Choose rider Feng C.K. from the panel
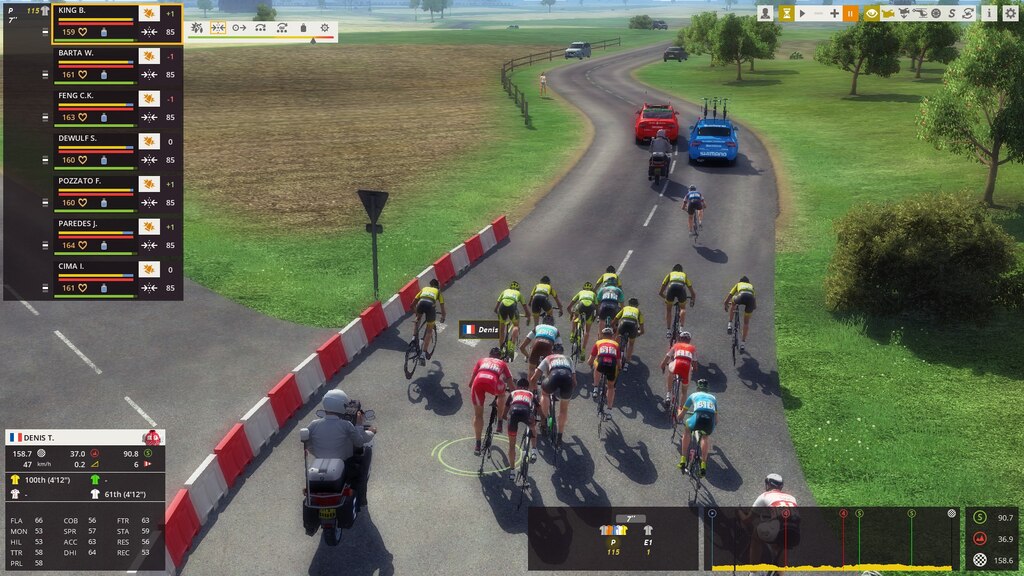 point(94,96)
